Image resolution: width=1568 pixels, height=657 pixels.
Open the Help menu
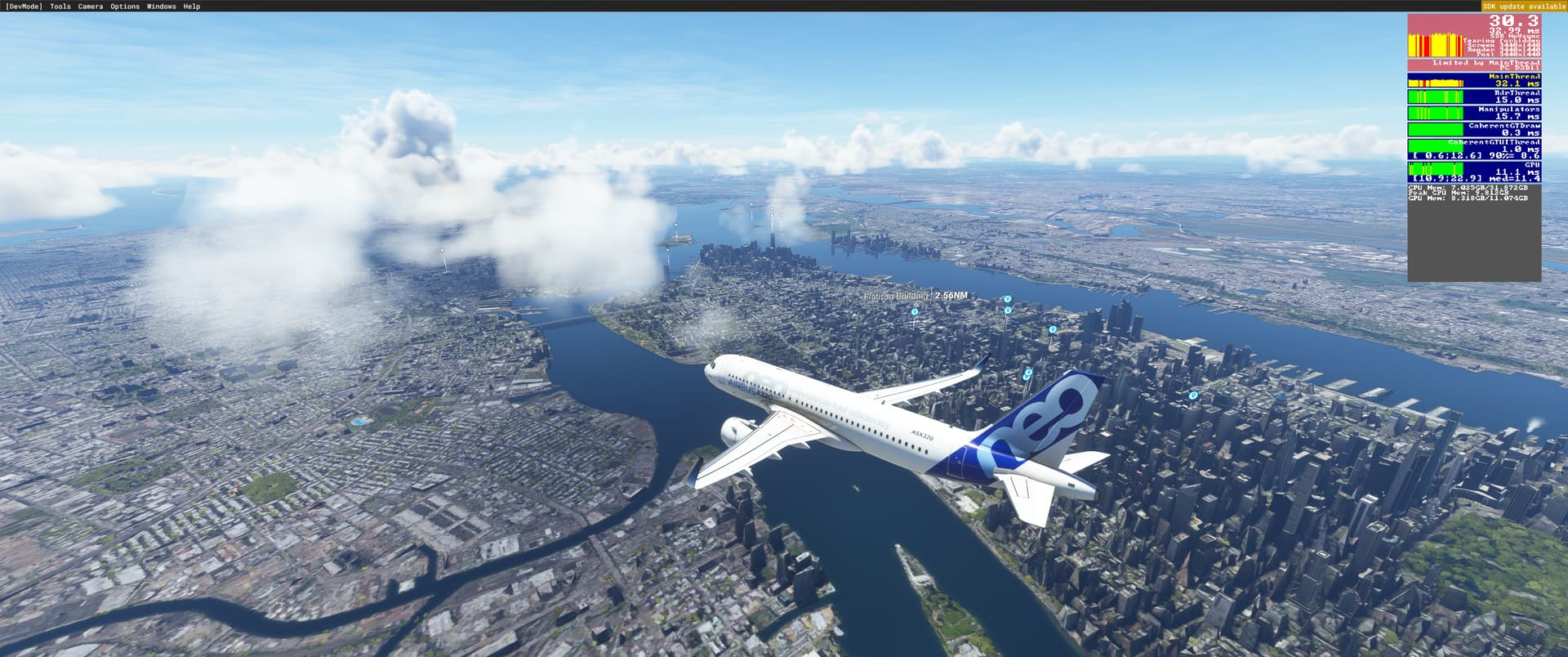192,7
